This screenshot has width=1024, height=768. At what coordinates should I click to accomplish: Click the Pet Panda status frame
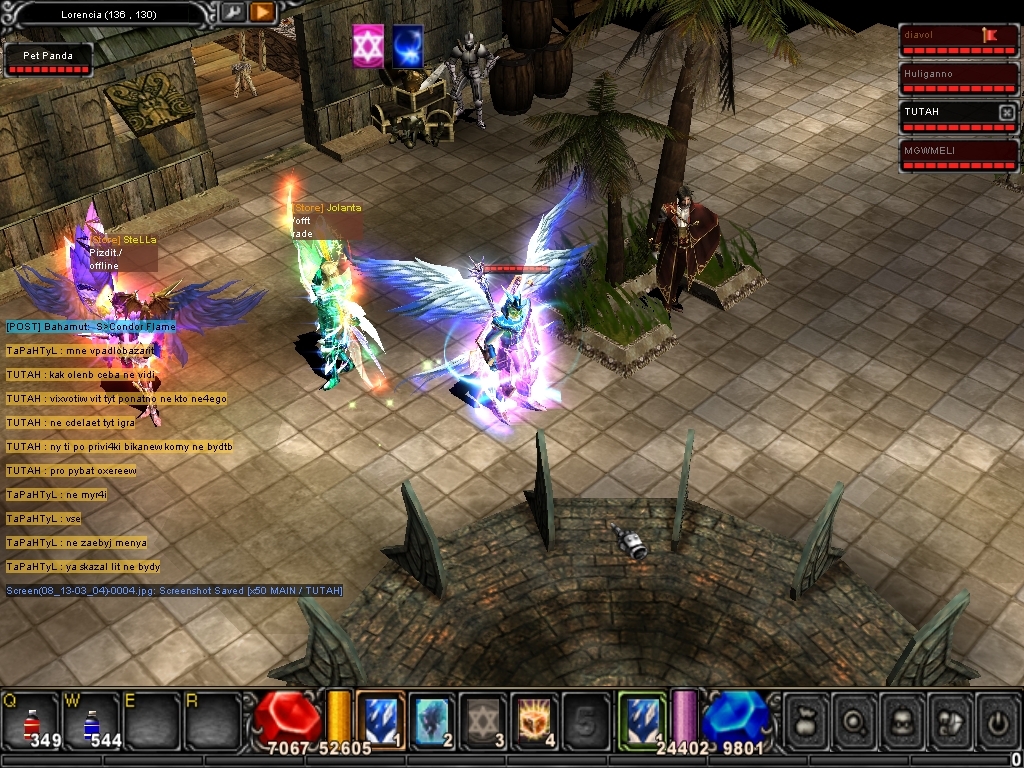coord(48,60)
